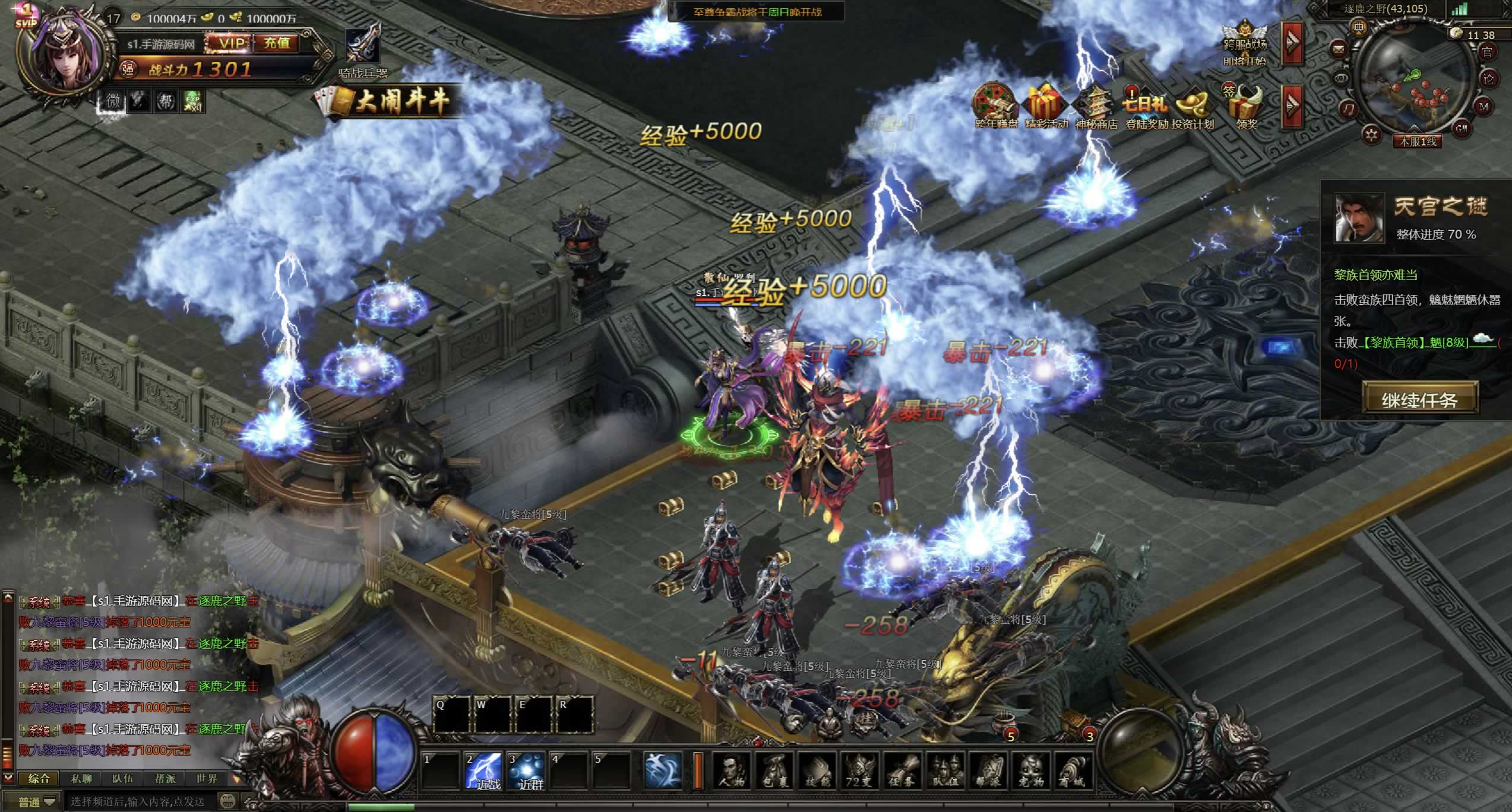Open the 神秘商店 mystery shop icon
The width and height of the screenshot is (1512, 812).
(1096, 108)
